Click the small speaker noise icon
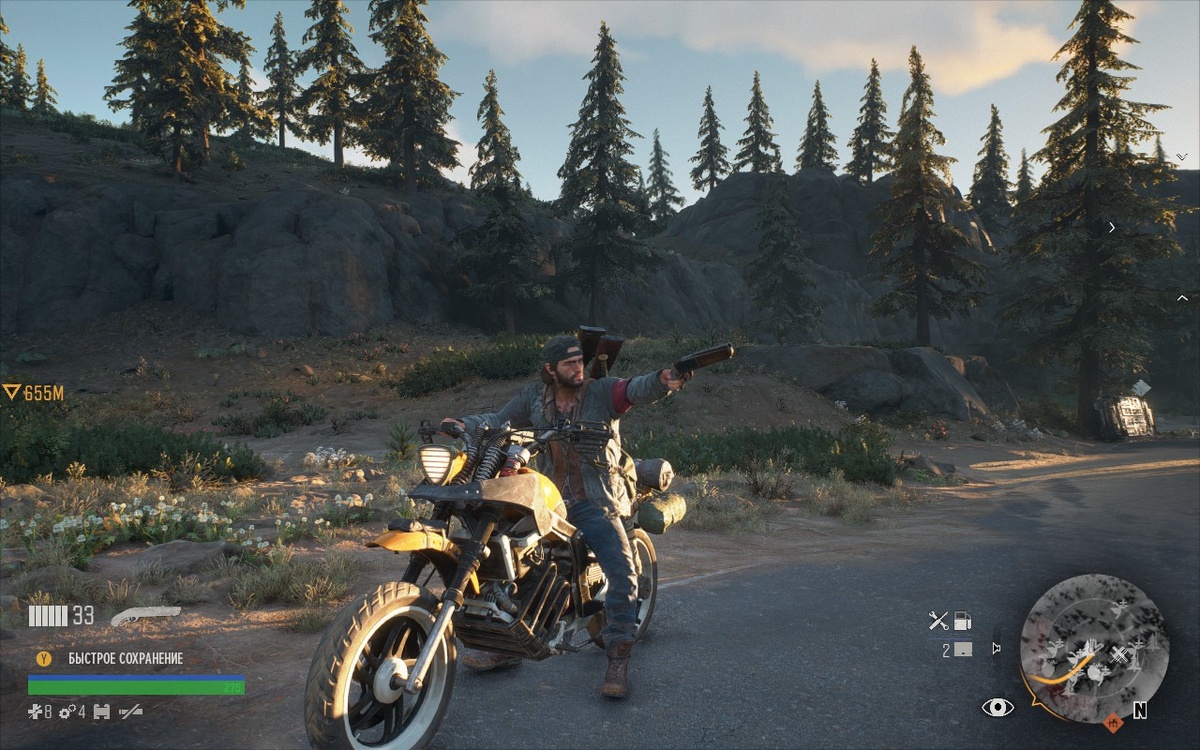The height and width of the screenshot is (750, 1200). 996,648
